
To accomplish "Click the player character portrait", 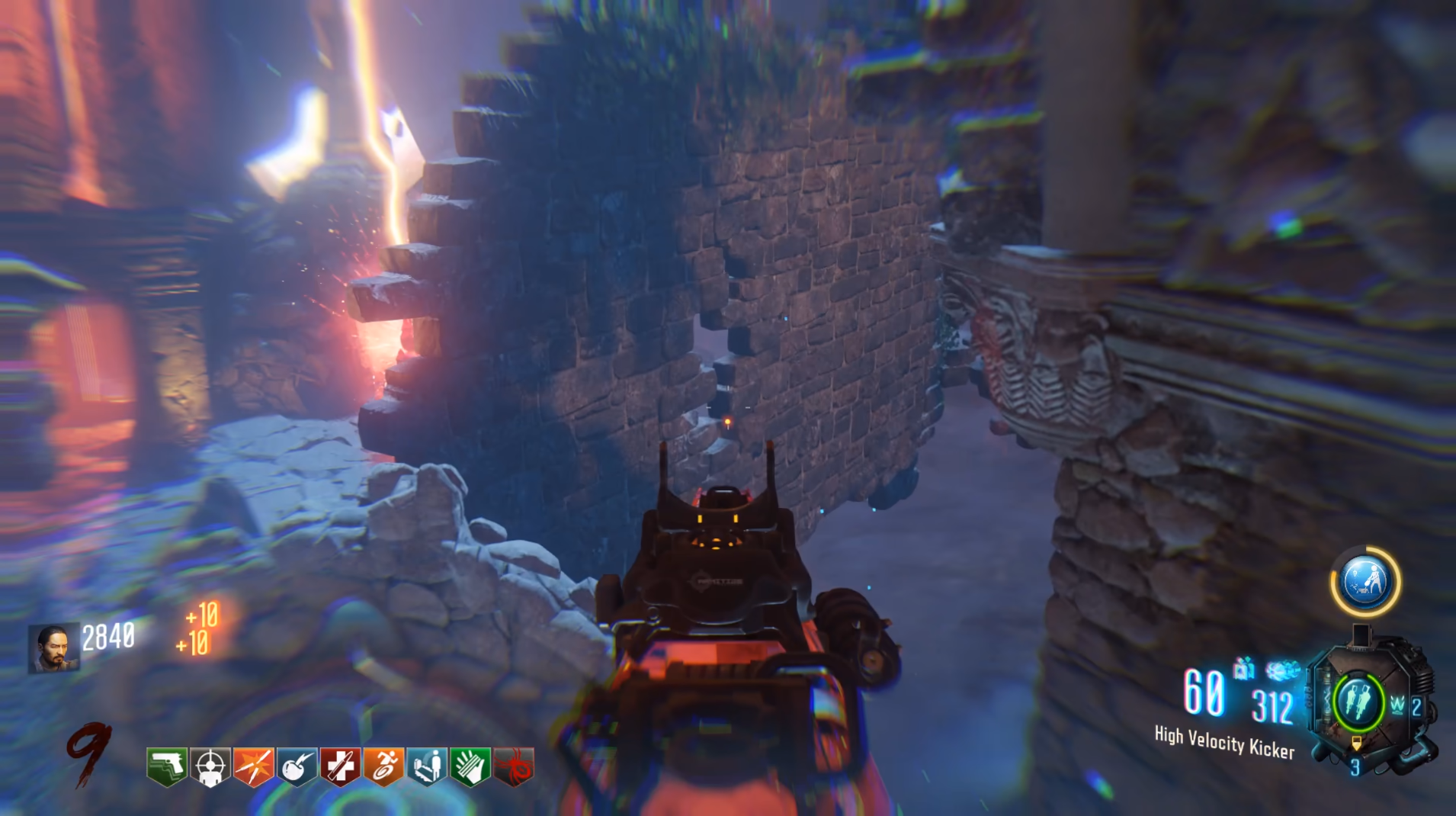I will [53, 648].
